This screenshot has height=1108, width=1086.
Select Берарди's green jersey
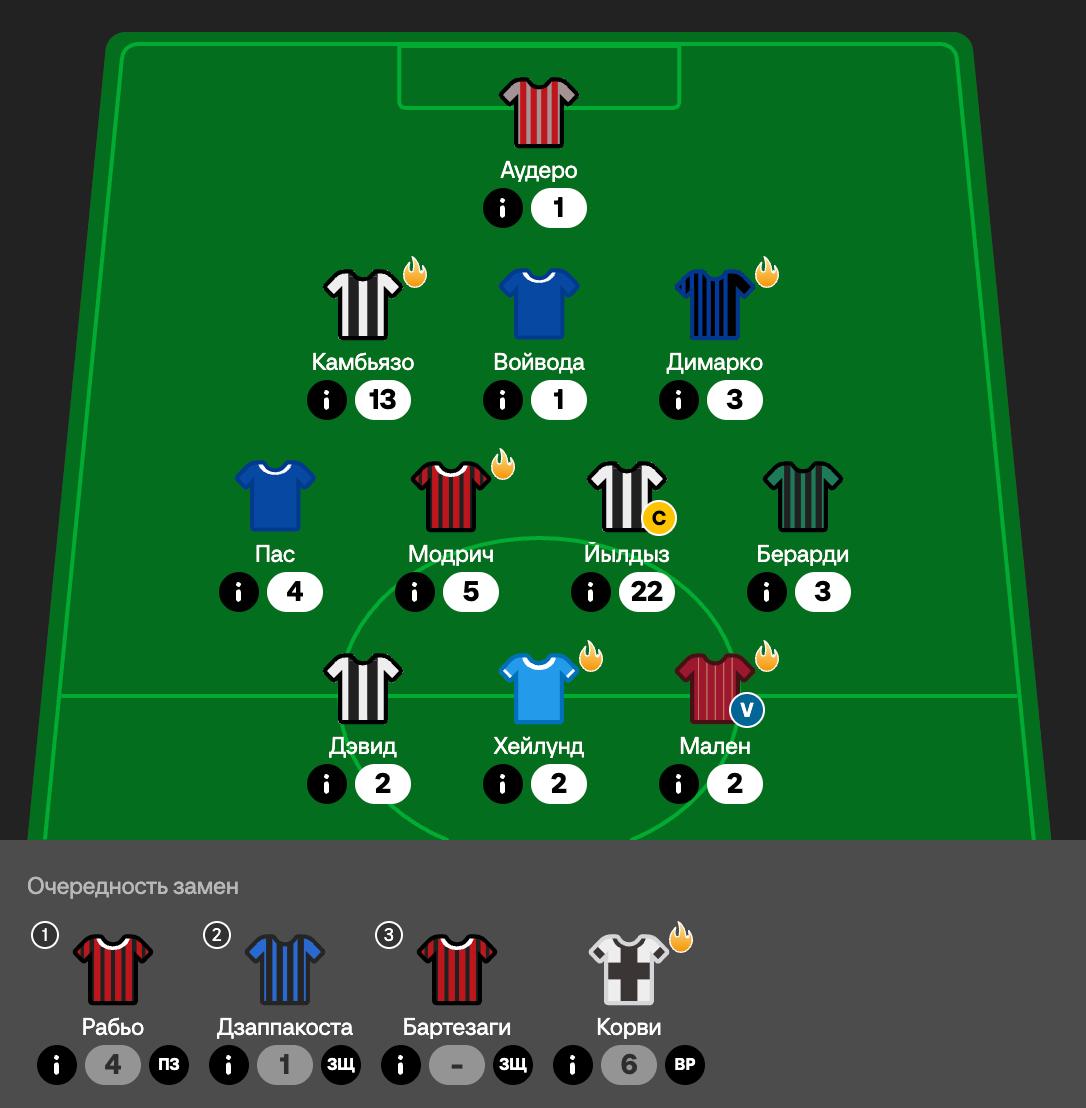[803, 496]
